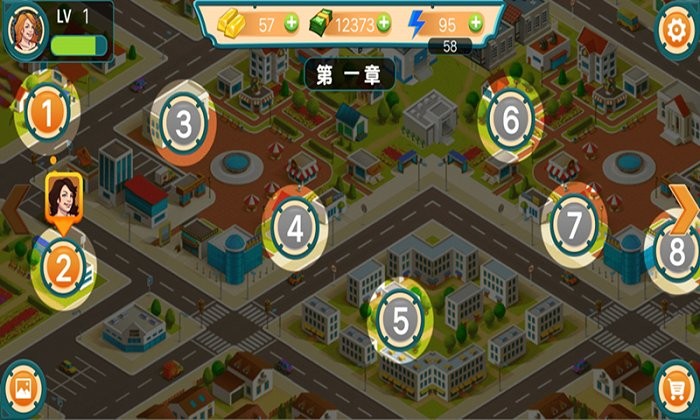
Task: Add more gold bars with plus button
Action: pyautogui.click(x=290, y=23)
